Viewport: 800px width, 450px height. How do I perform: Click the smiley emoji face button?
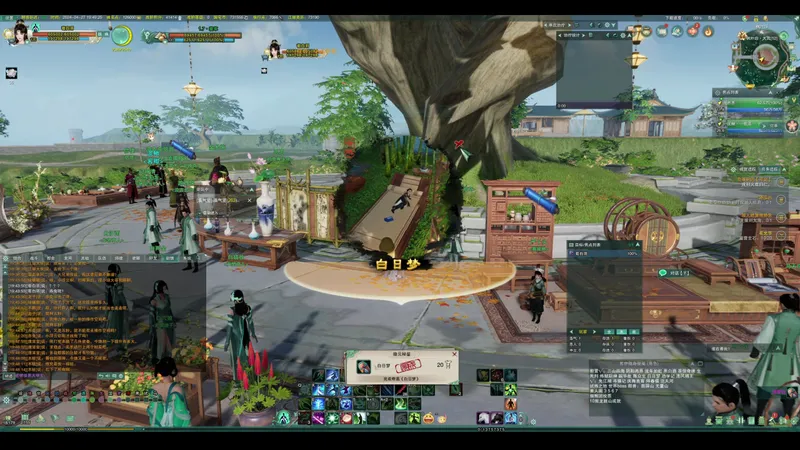[x=428, y=416]
